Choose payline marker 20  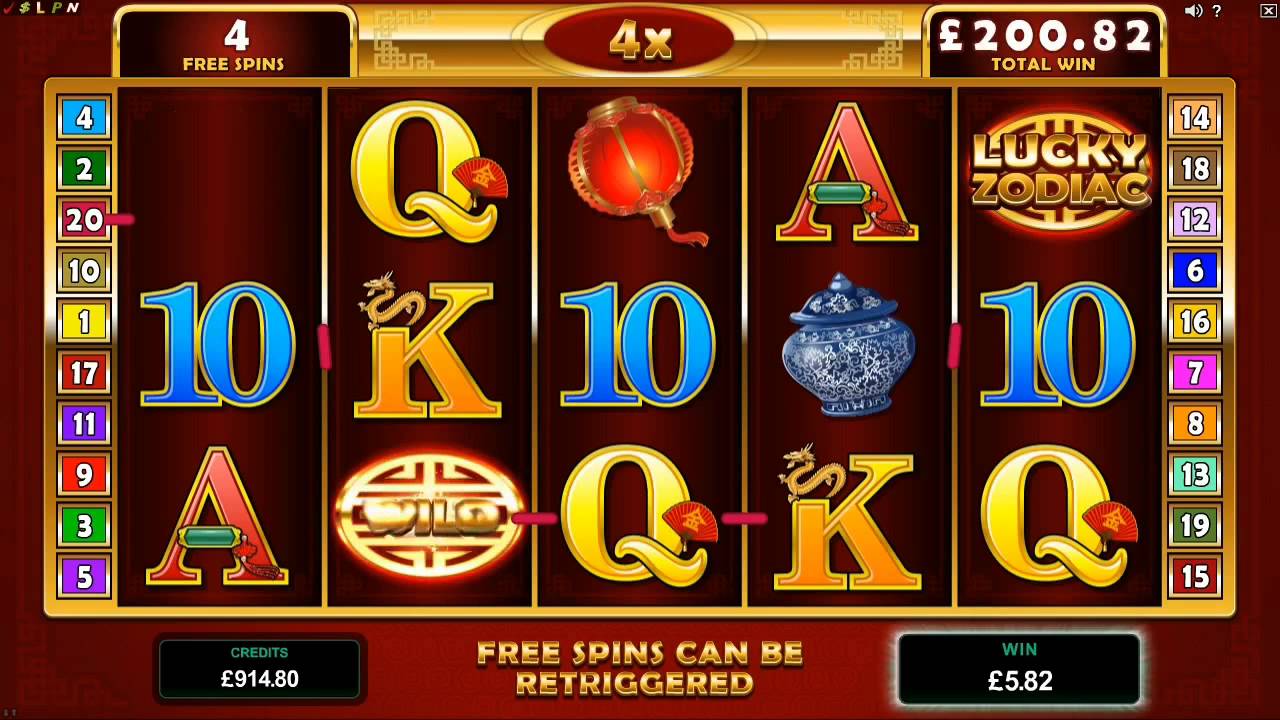(84, 219)
